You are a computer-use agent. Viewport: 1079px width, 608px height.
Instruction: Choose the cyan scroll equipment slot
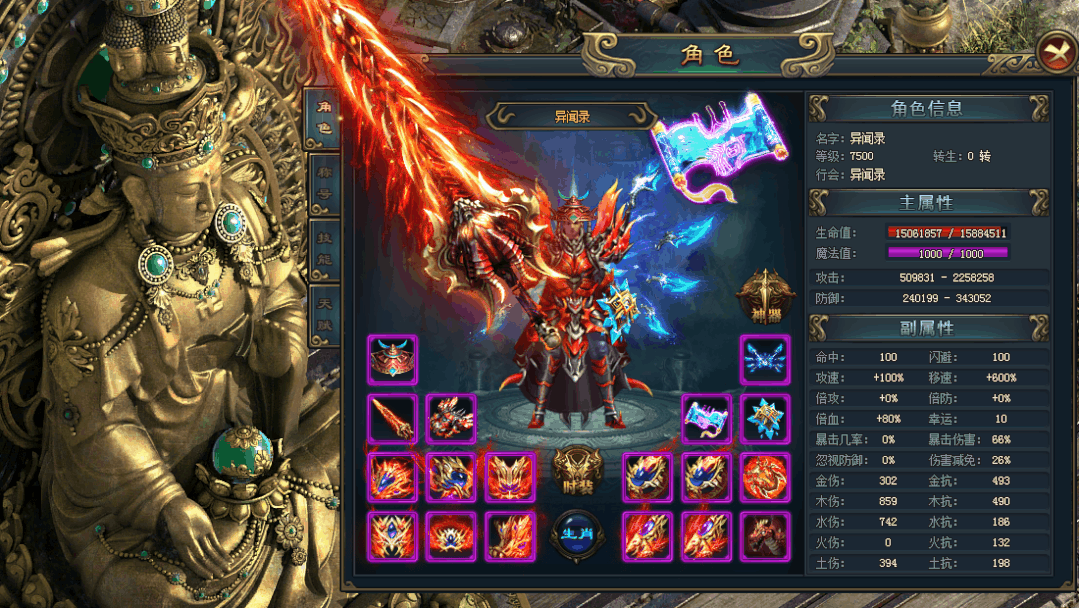(x=707, y=419)
